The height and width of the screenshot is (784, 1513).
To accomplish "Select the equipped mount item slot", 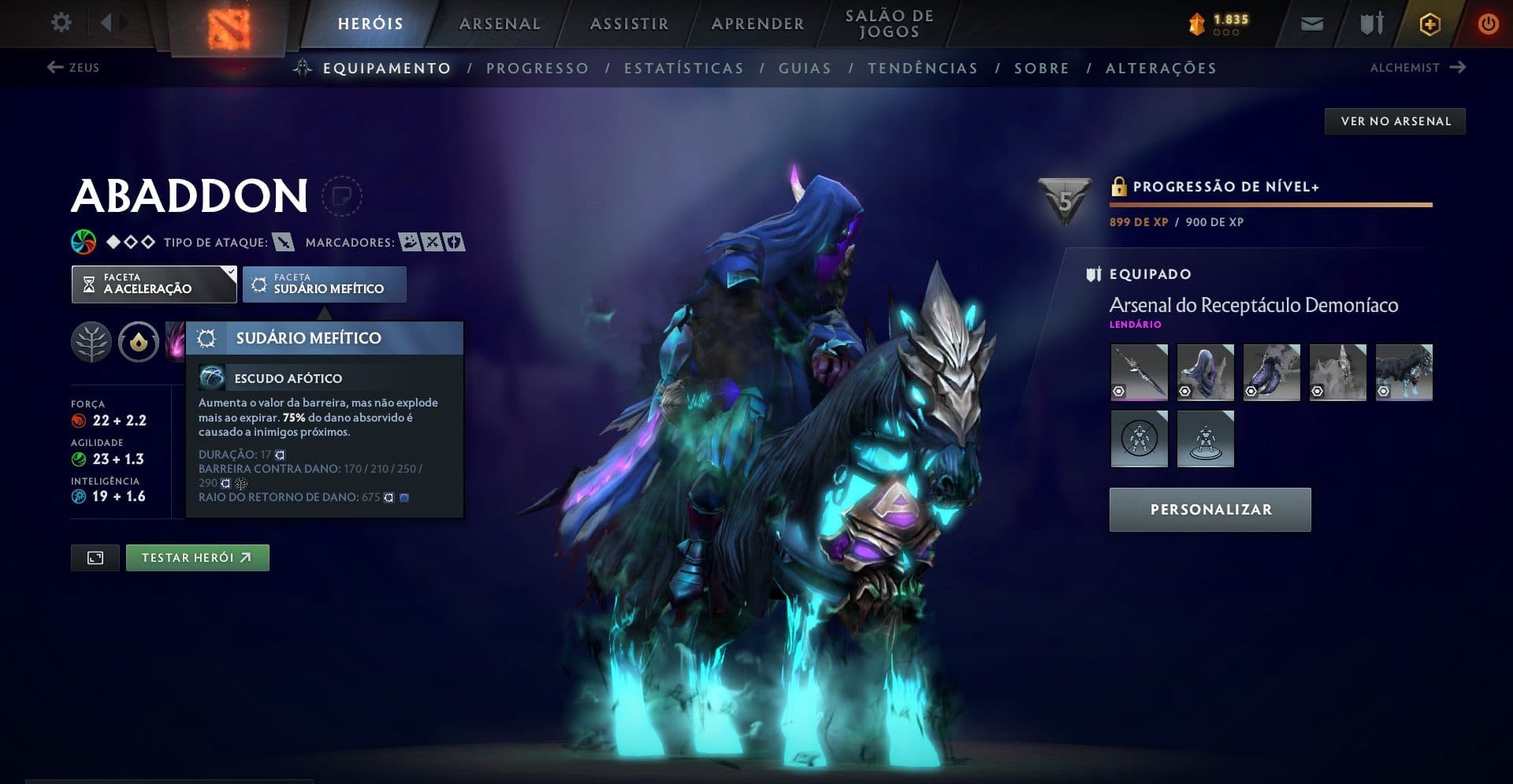I will (x=1403, y=373).
